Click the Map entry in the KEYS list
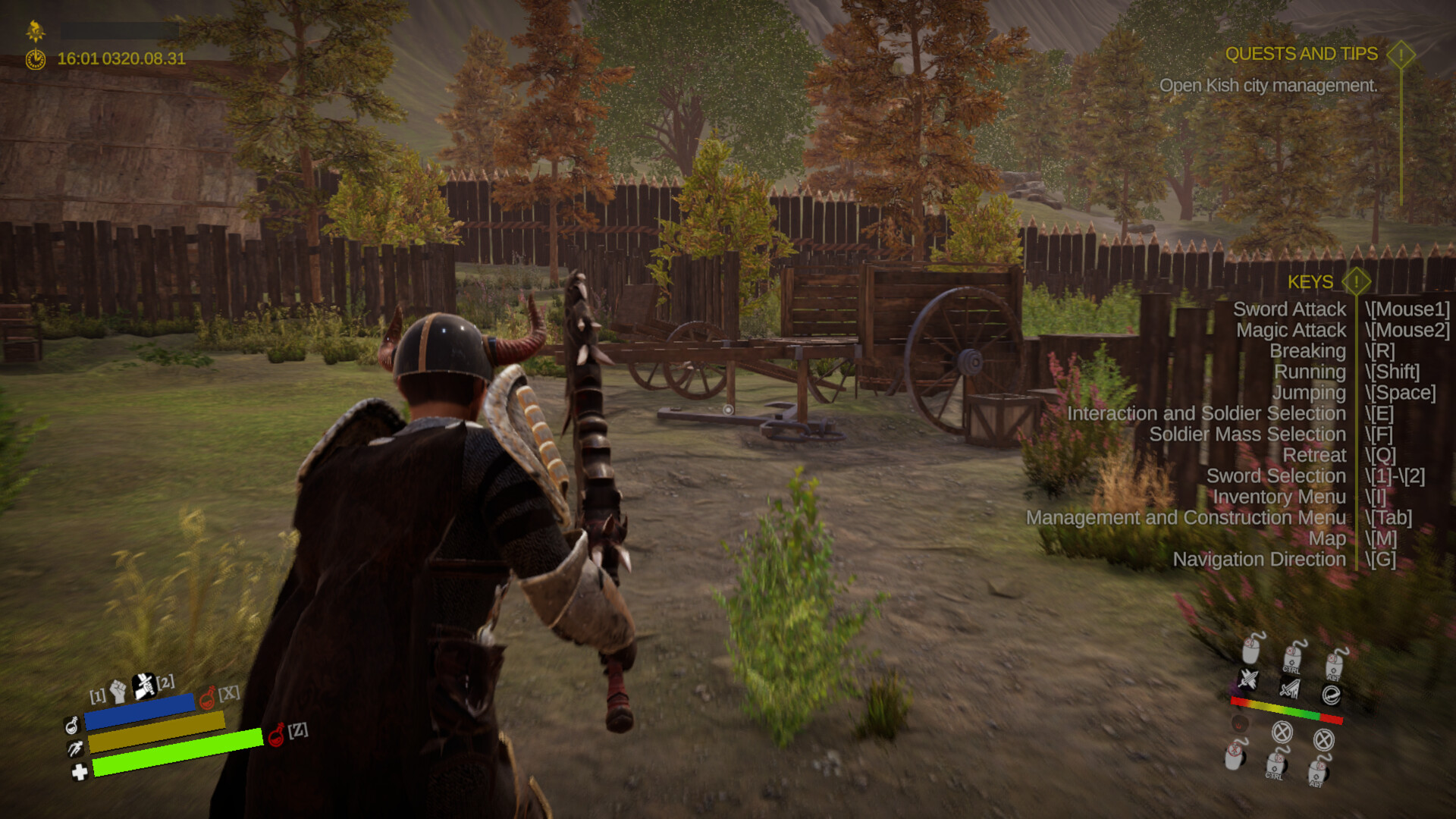 (1328, 538)
